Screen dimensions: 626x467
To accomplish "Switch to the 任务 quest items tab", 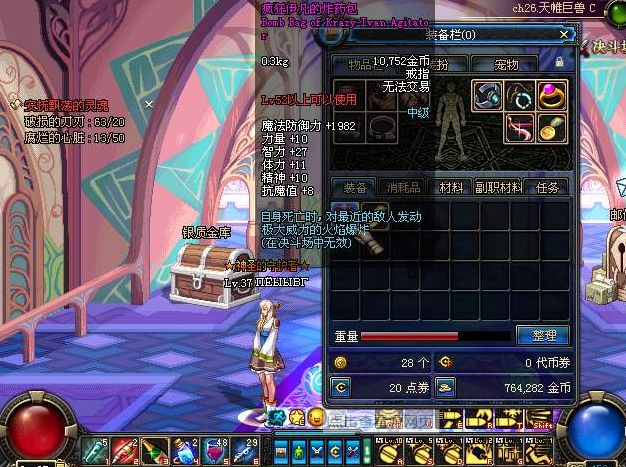I will click(548, 187).
